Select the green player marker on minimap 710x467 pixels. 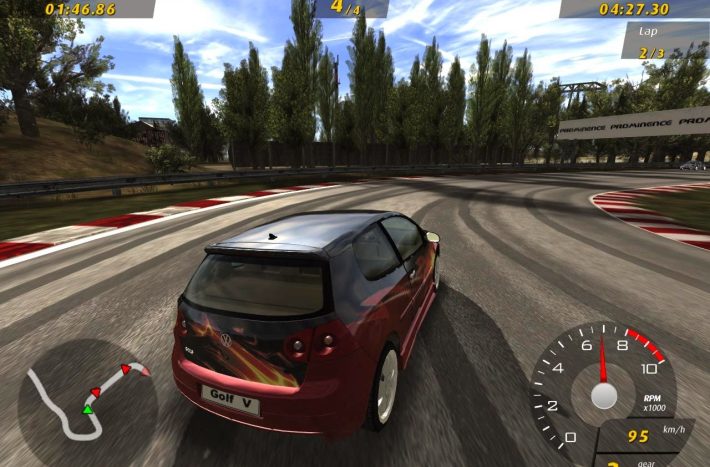tap(88, 409)
